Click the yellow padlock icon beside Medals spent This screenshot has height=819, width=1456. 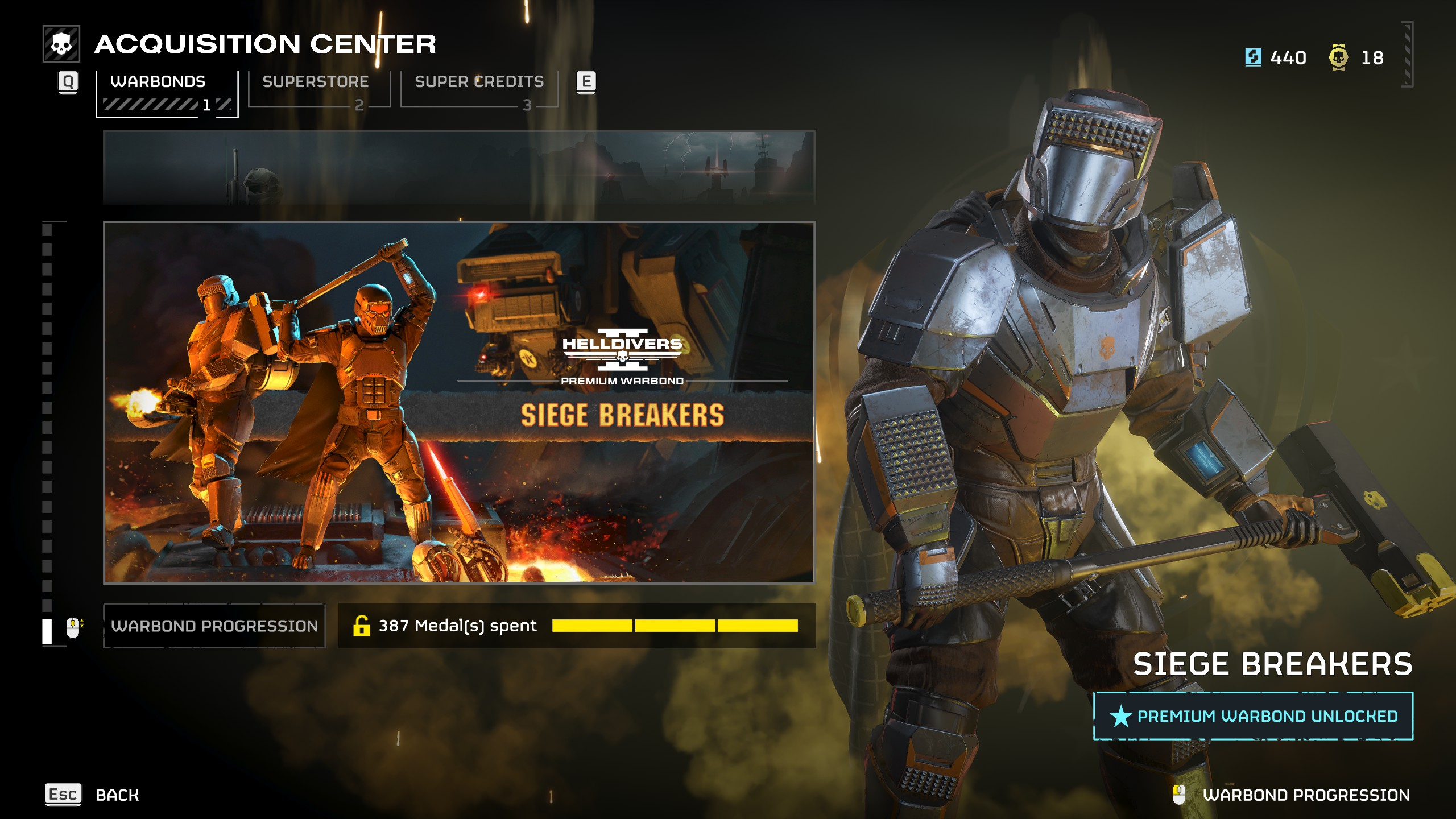coord(362,624)
